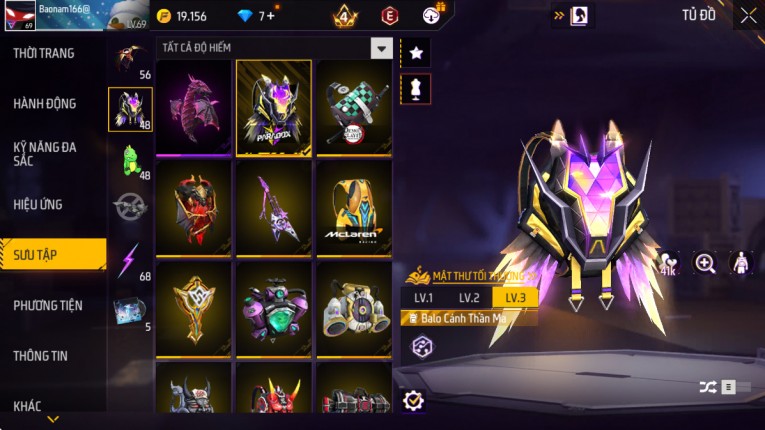Image resolution: width=765 pixels, height=430 pixels.
Task: Open the Hiệu Ứng tab
Action: [38, 204]
